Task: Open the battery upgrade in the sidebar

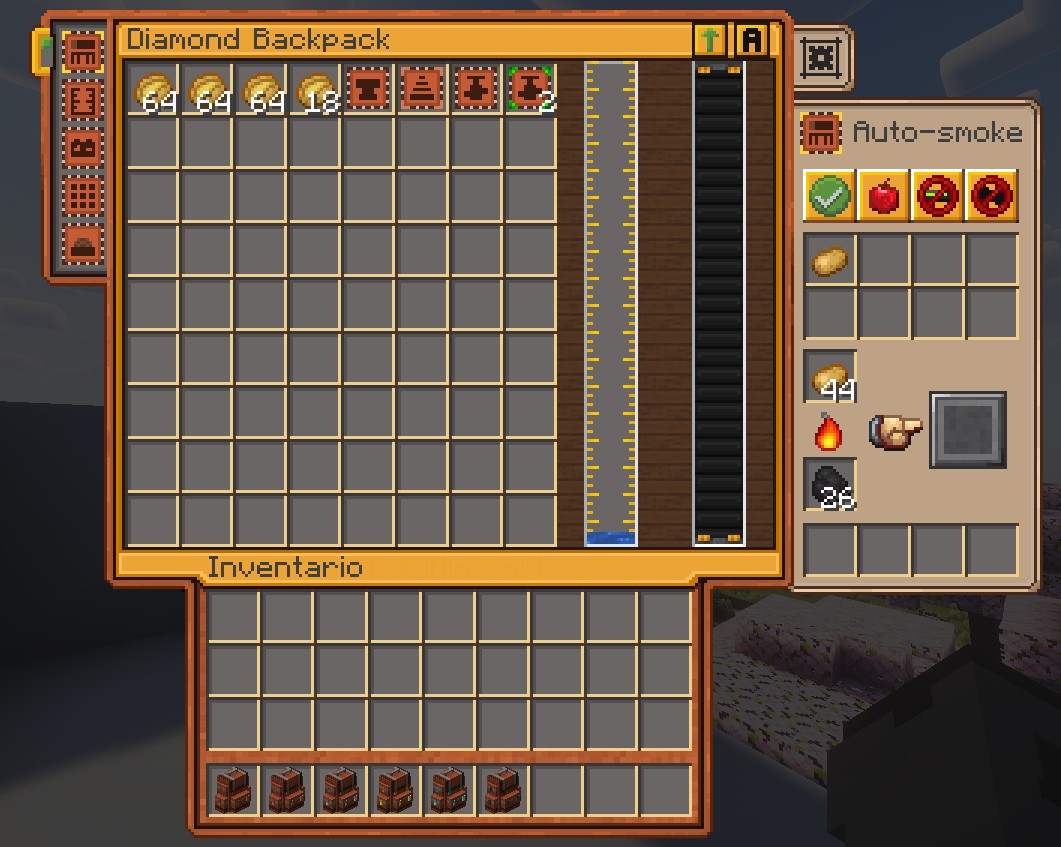Action: click(82, 149)
